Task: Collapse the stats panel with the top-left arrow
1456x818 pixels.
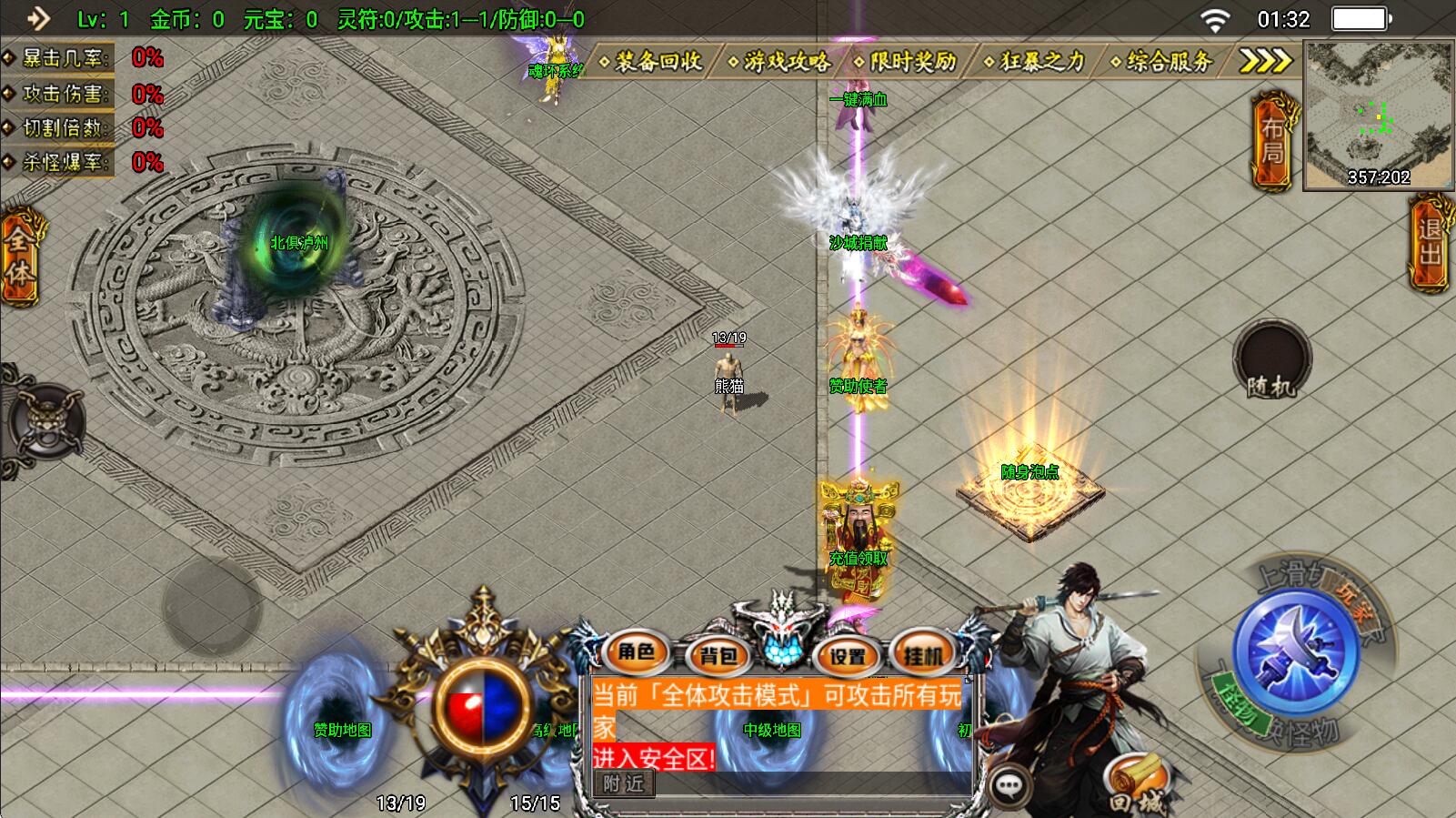Action: tap(38, 18)
